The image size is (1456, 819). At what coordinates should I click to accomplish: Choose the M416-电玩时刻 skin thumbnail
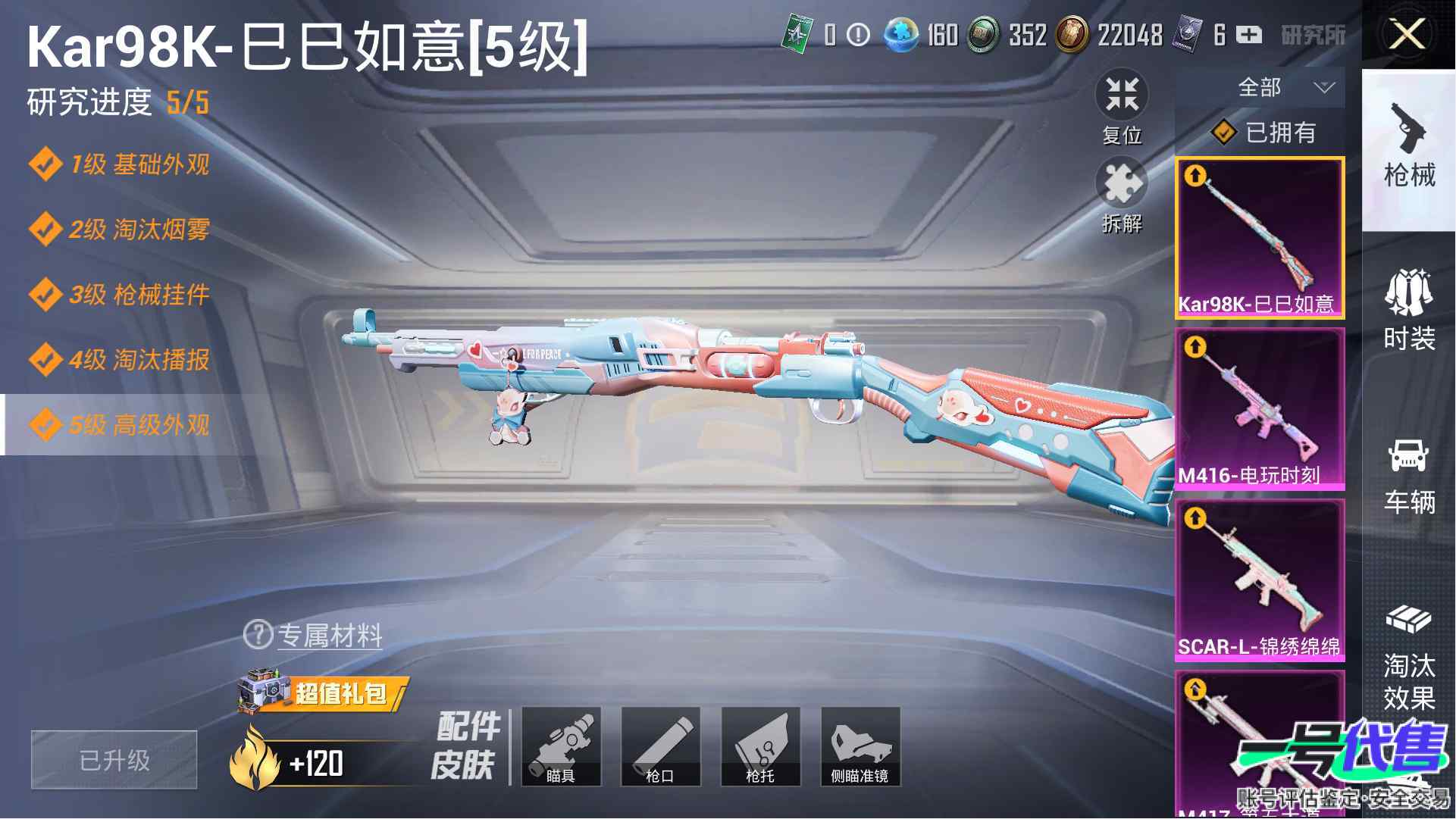click(x=1260, y=408)
